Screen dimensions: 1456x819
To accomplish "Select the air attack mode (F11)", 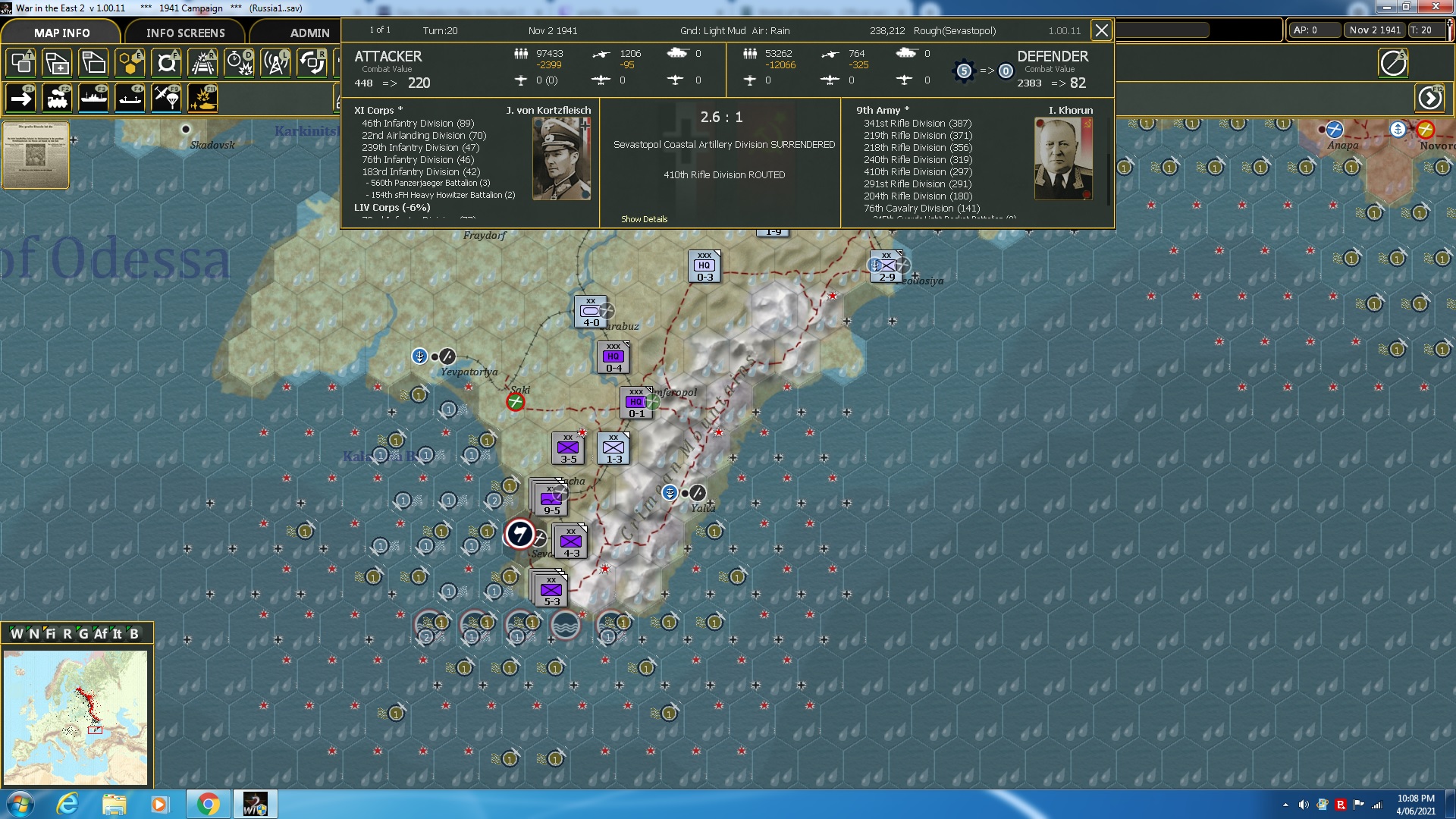I will pos(202,97).
